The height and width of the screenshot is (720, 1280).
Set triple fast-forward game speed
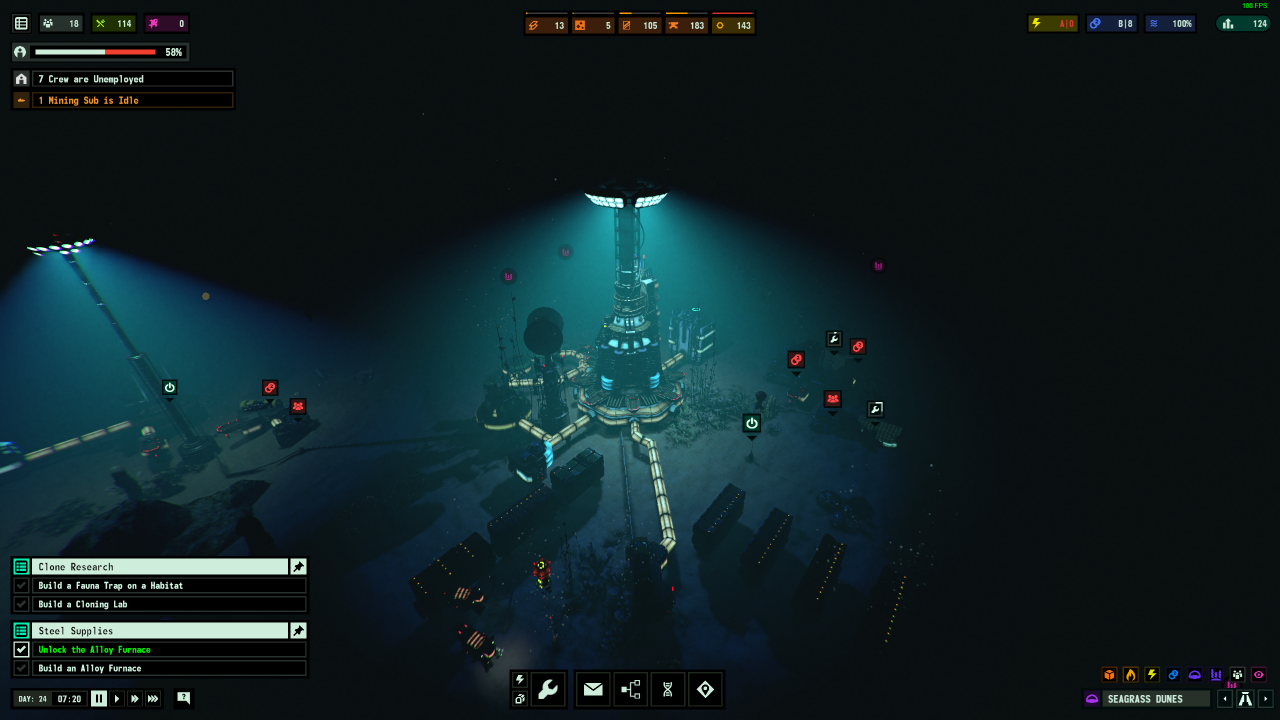pos(153,699)
